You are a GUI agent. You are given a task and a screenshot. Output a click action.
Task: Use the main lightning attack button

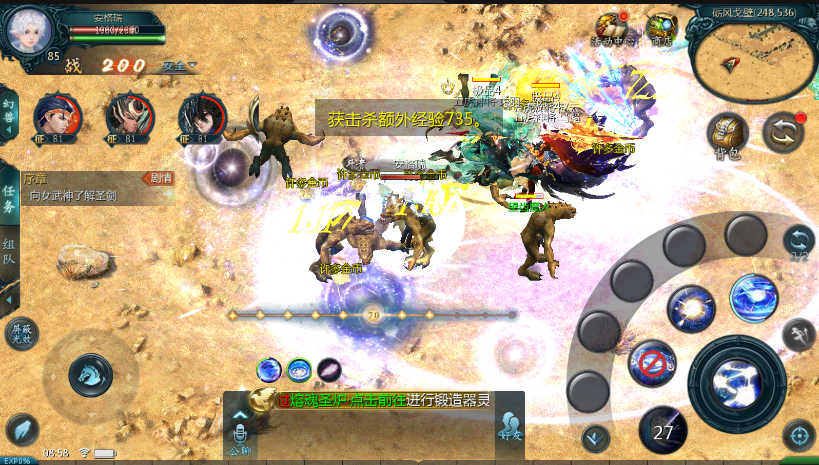[741, 382]
